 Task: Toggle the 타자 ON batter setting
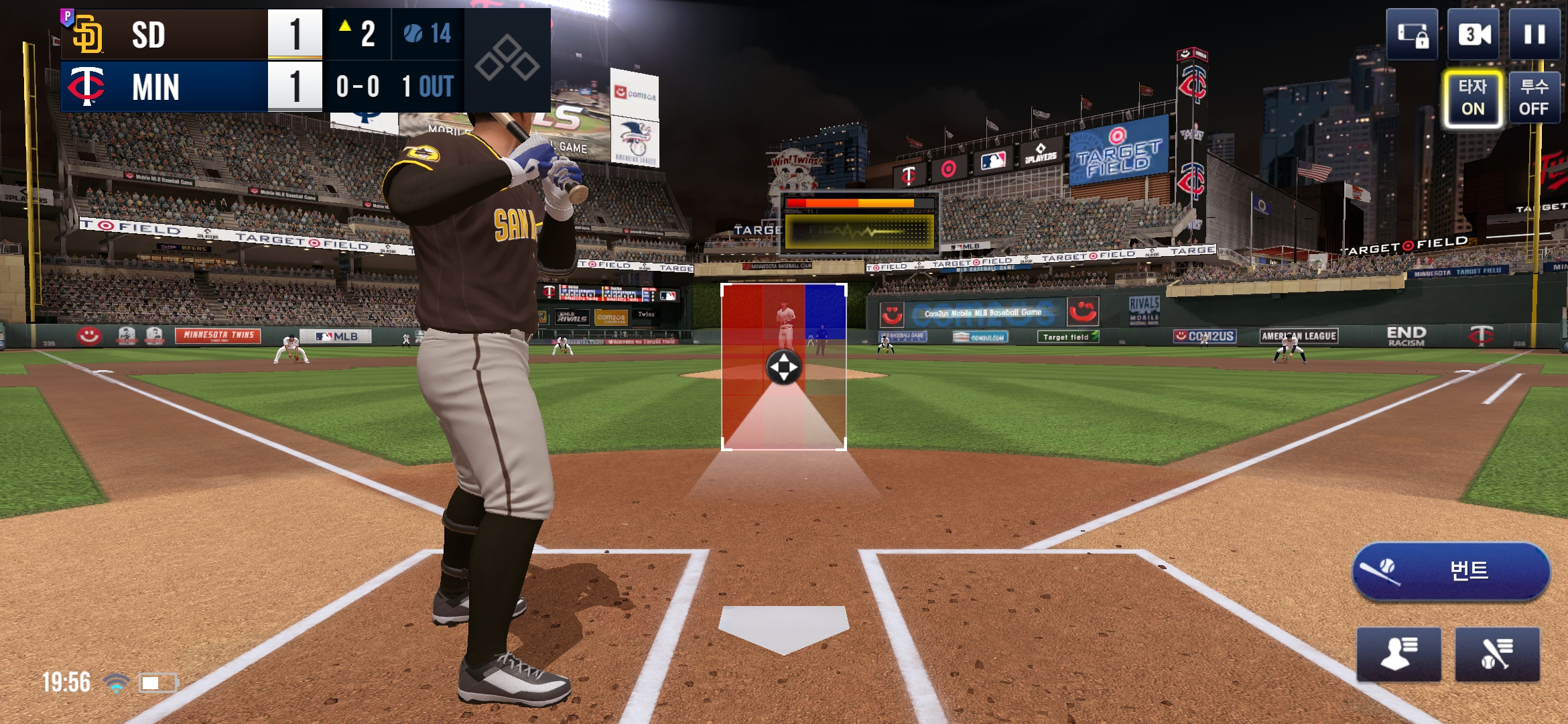(x=1472, y=98)
